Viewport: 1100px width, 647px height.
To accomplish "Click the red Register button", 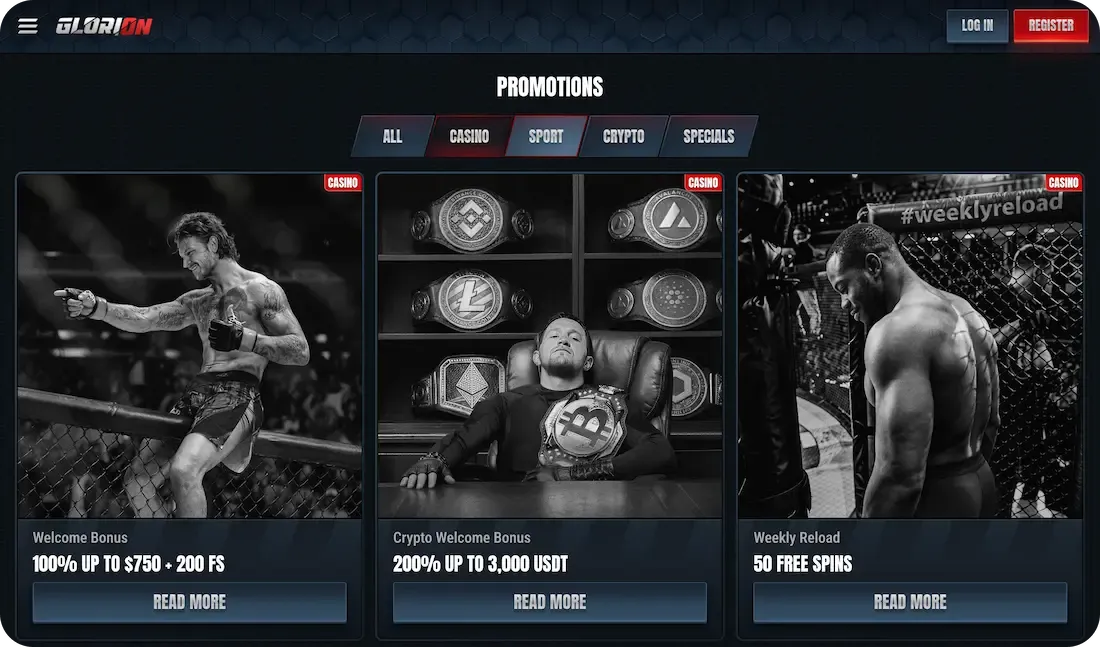I will 1050,26.
